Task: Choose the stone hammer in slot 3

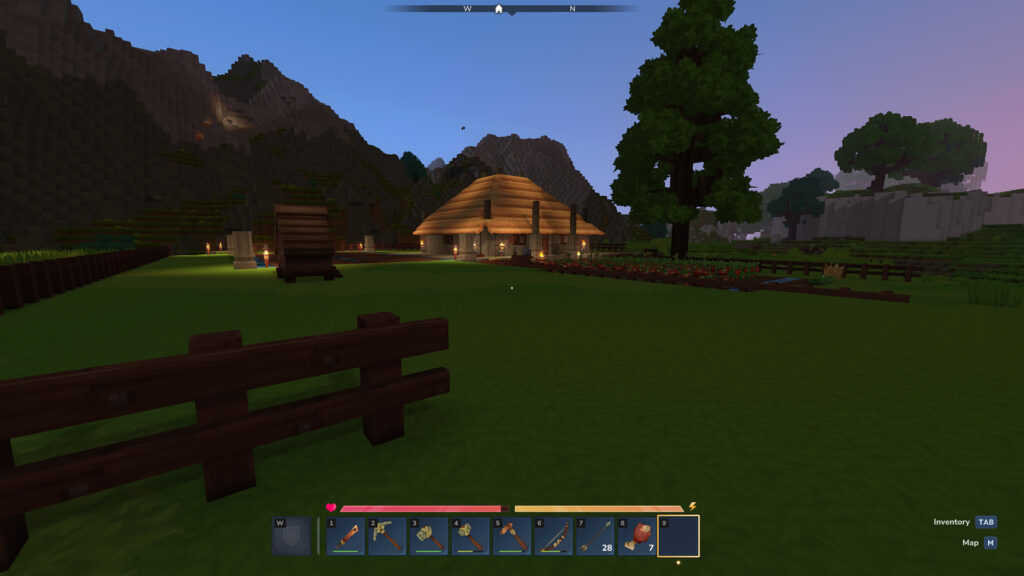Action: tap(429, 536)
